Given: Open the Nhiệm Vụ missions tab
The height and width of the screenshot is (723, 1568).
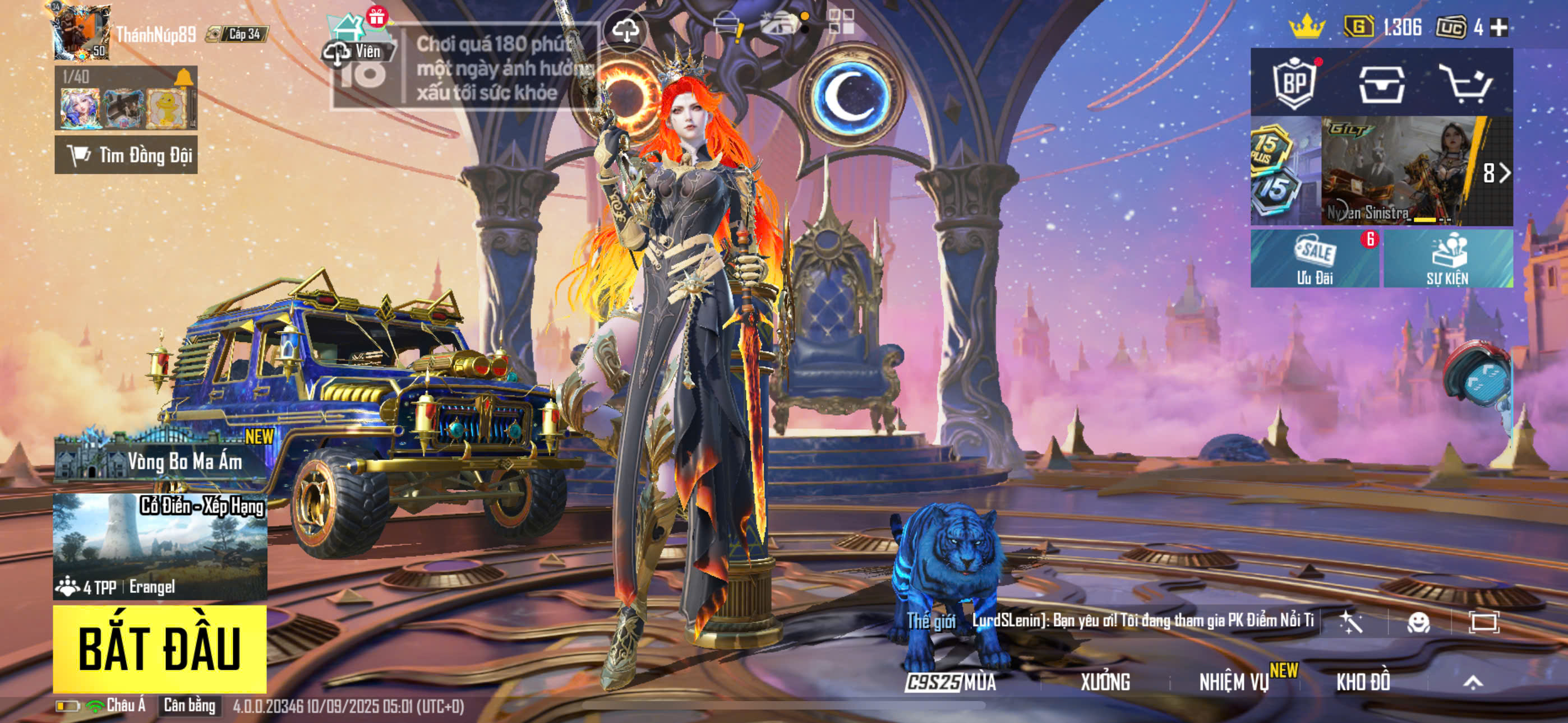Looking at the screenshot, I should tap(1234, 682).
